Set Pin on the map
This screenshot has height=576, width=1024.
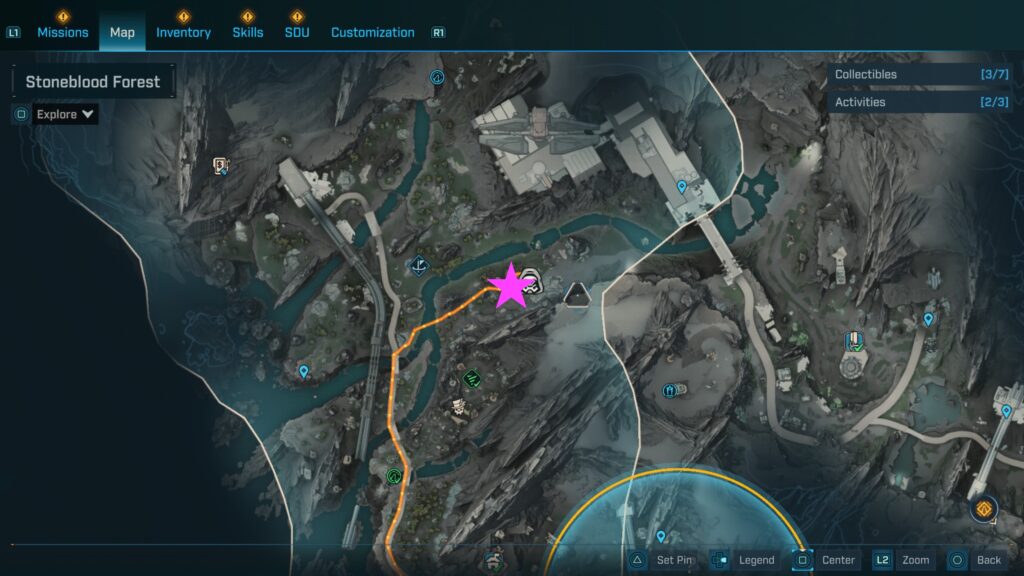[664, 560]
